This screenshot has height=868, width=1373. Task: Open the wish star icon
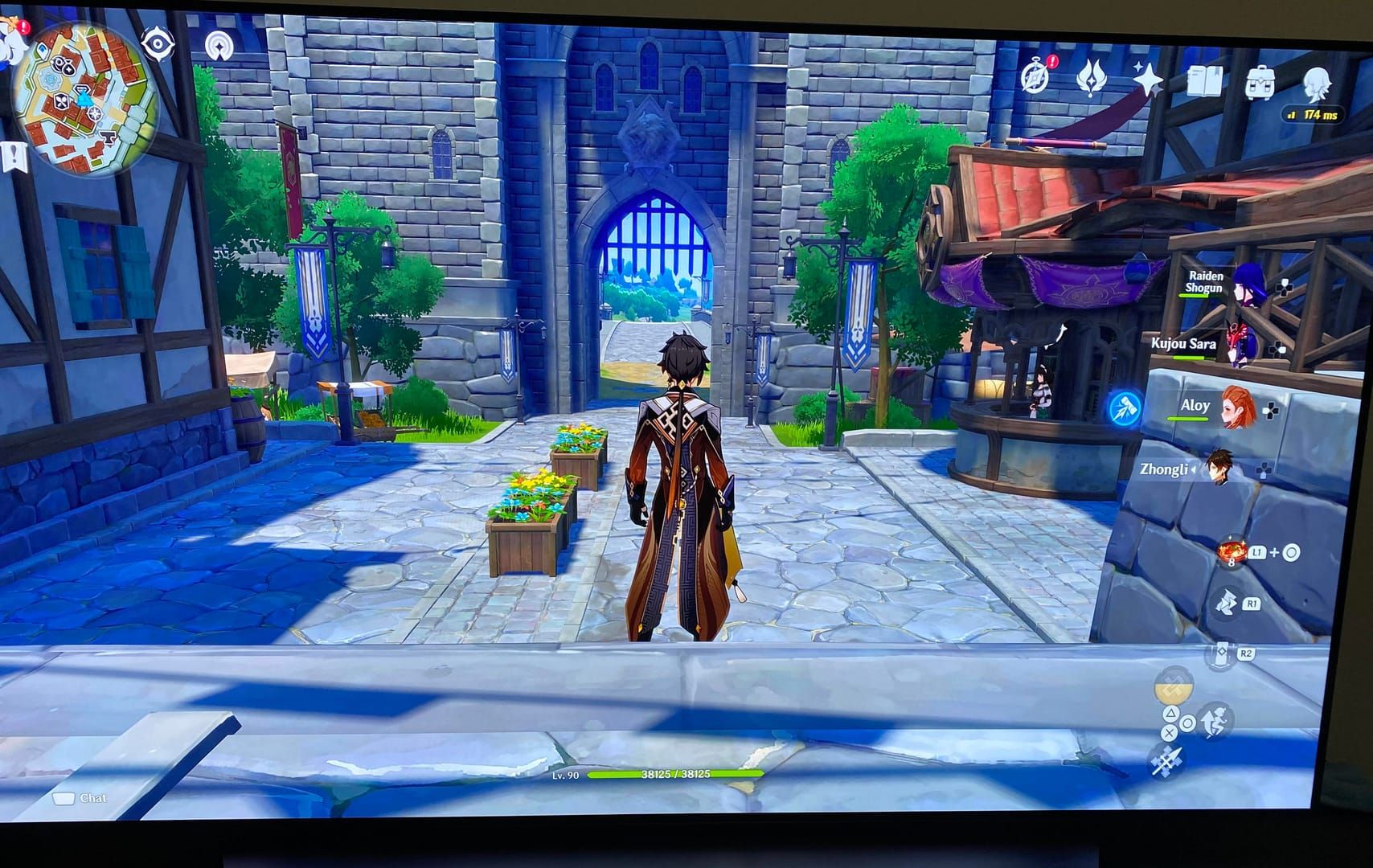(1148, 80)
